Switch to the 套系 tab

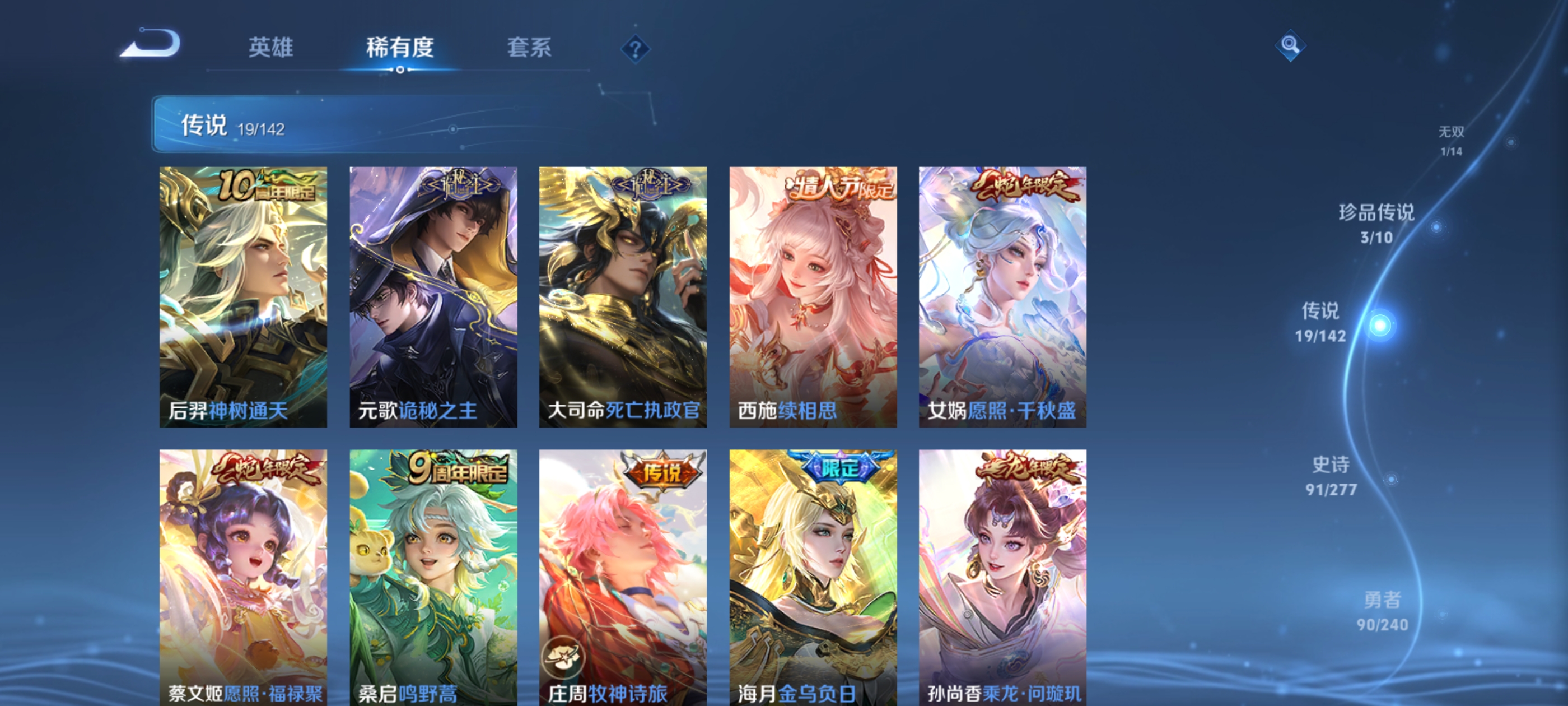pyautogui.click(x=529, y=49)
